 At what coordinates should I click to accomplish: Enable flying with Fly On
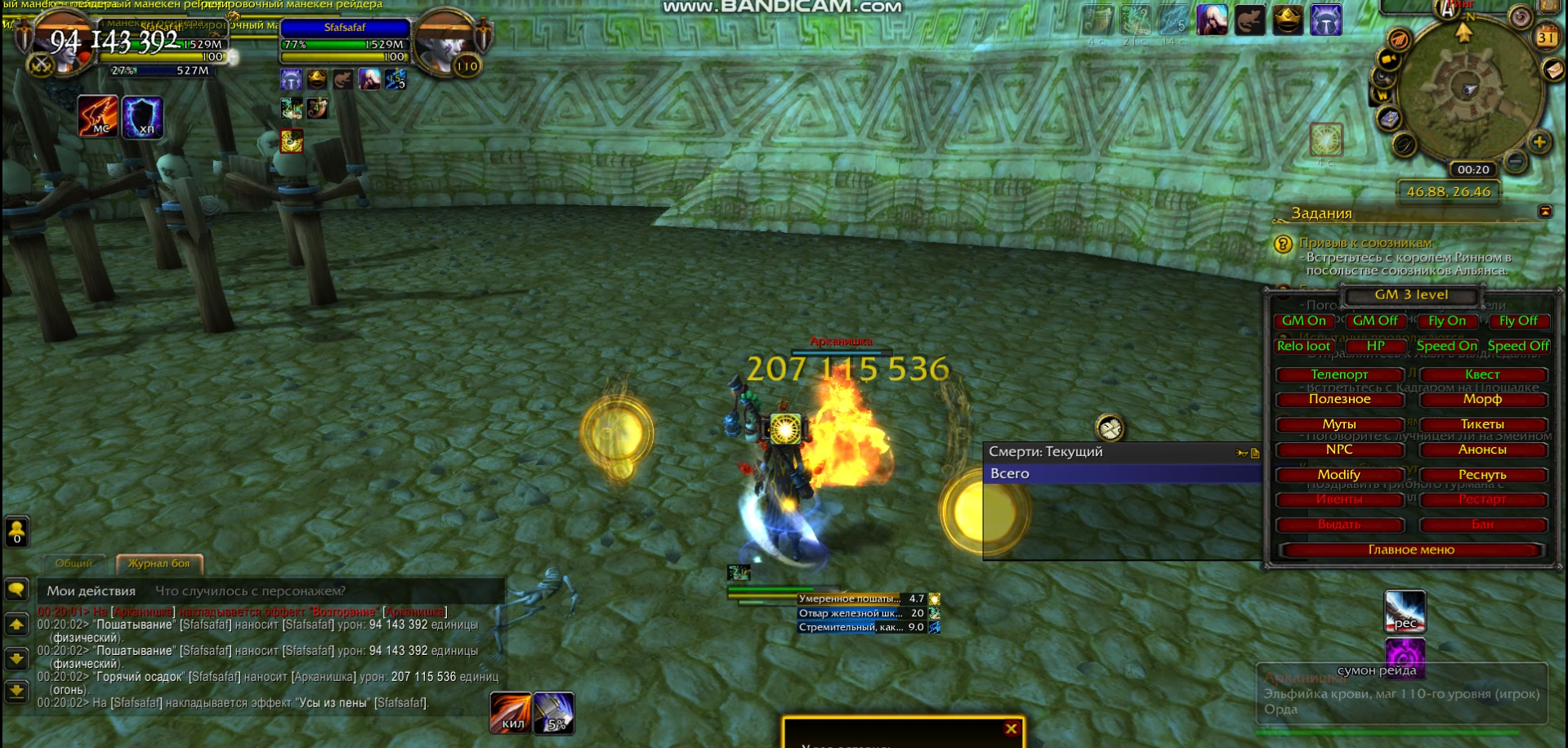coord(1446,321)
